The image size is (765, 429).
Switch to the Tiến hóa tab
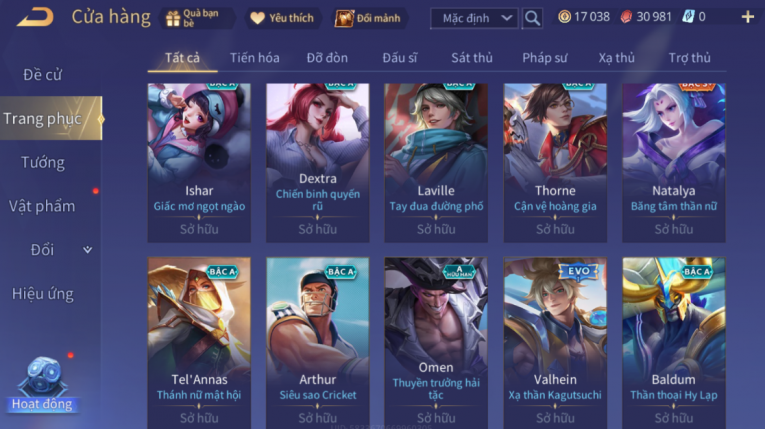tap(254, 58)
